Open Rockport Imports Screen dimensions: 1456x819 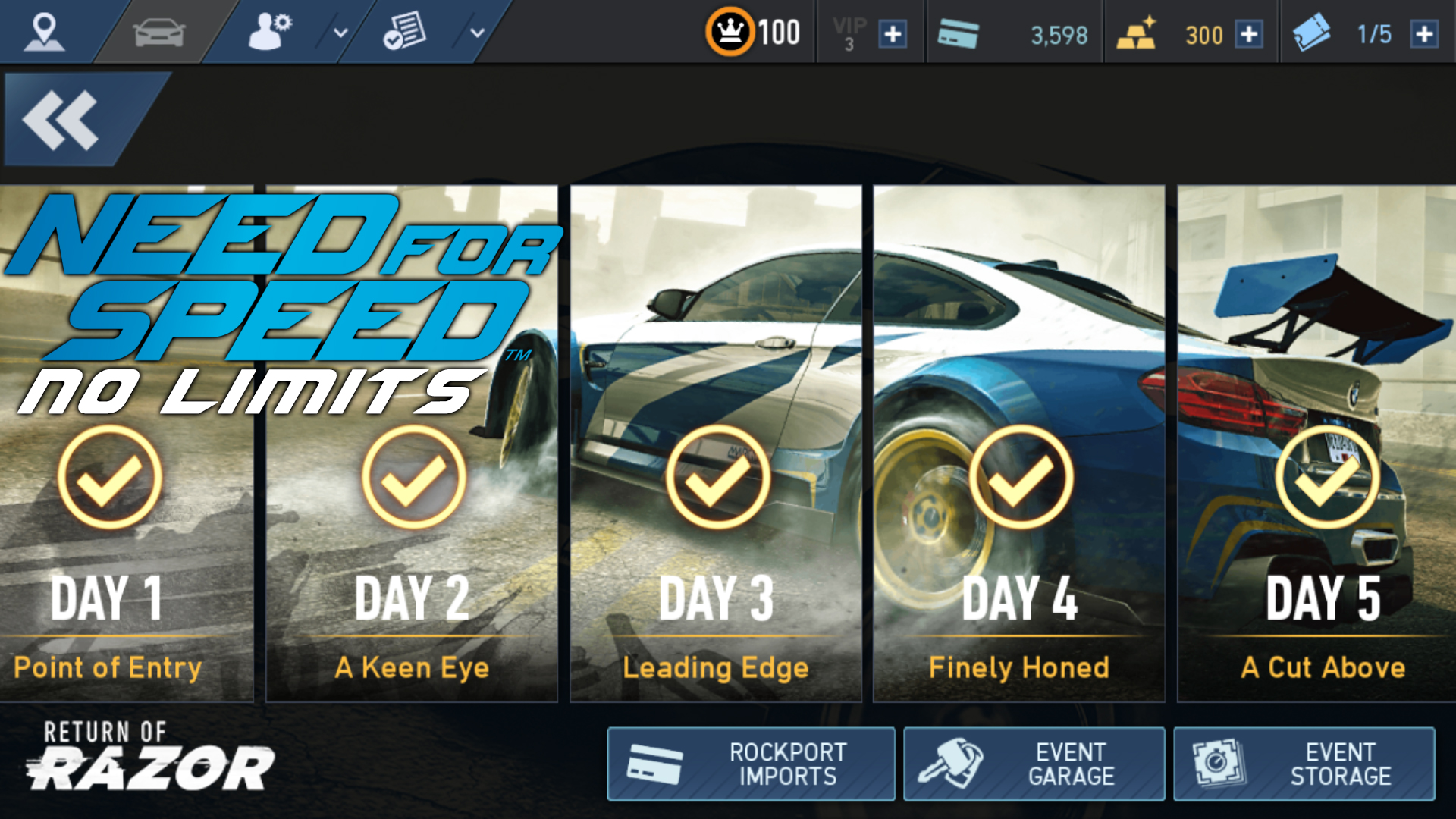click(751, 764)
